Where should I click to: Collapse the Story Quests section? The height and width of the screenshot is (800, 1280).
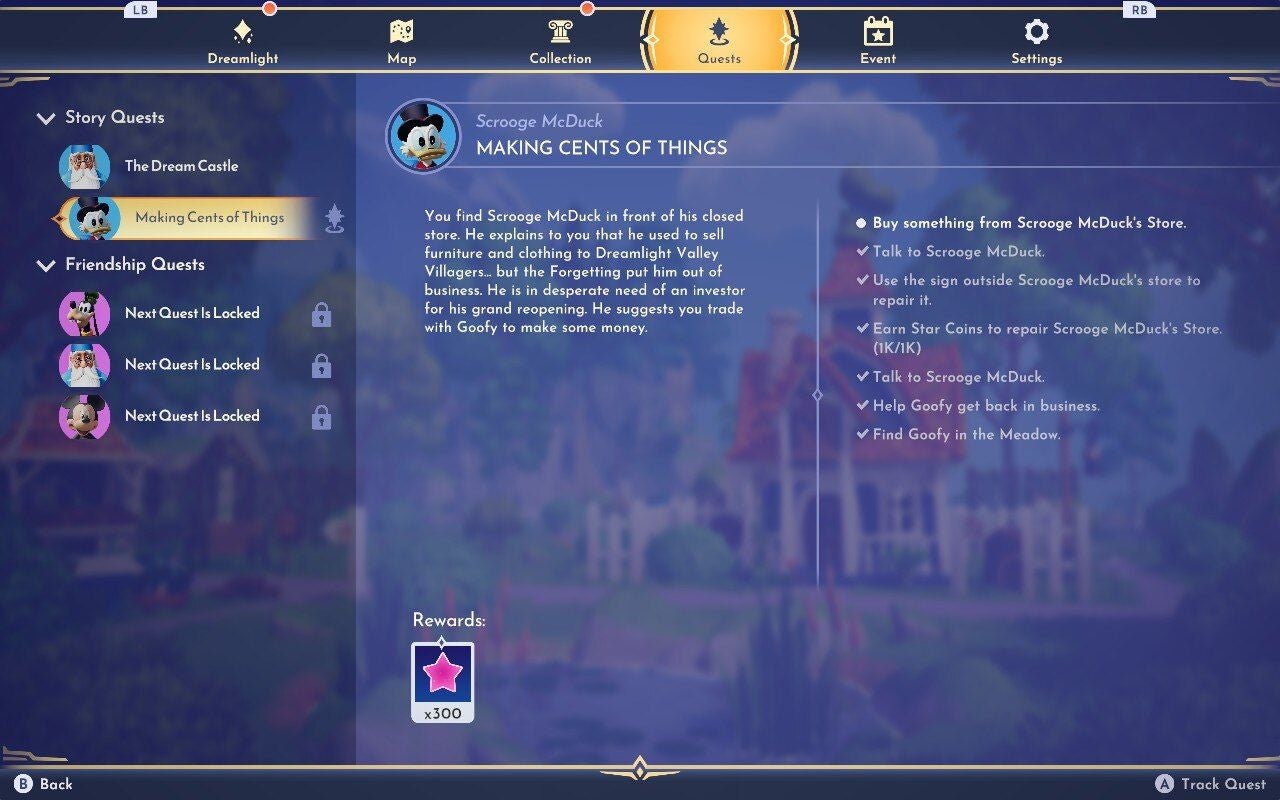point(46,117)
